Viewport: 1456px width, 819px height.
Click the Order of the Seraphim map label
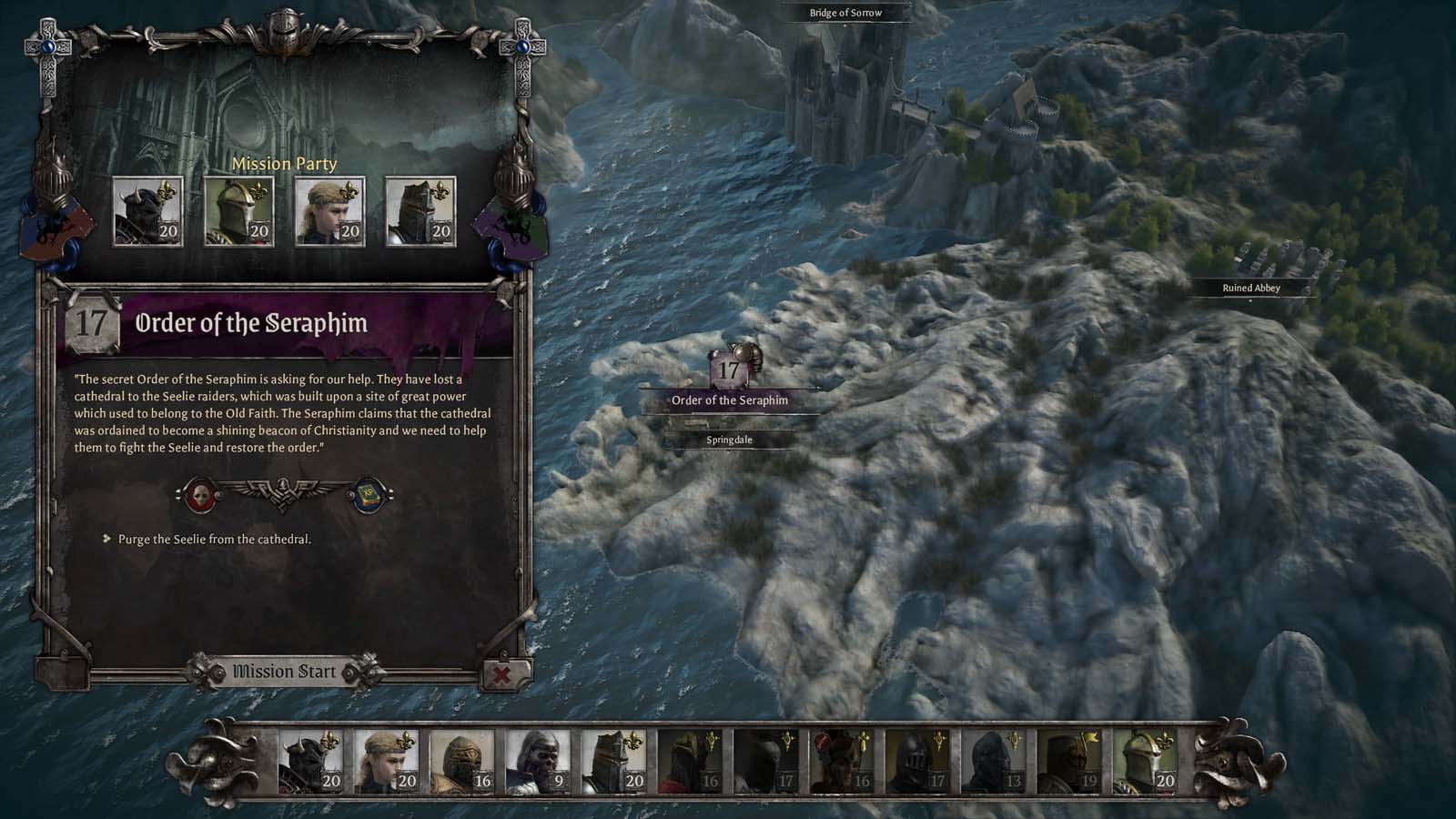[x=730, y=399]
